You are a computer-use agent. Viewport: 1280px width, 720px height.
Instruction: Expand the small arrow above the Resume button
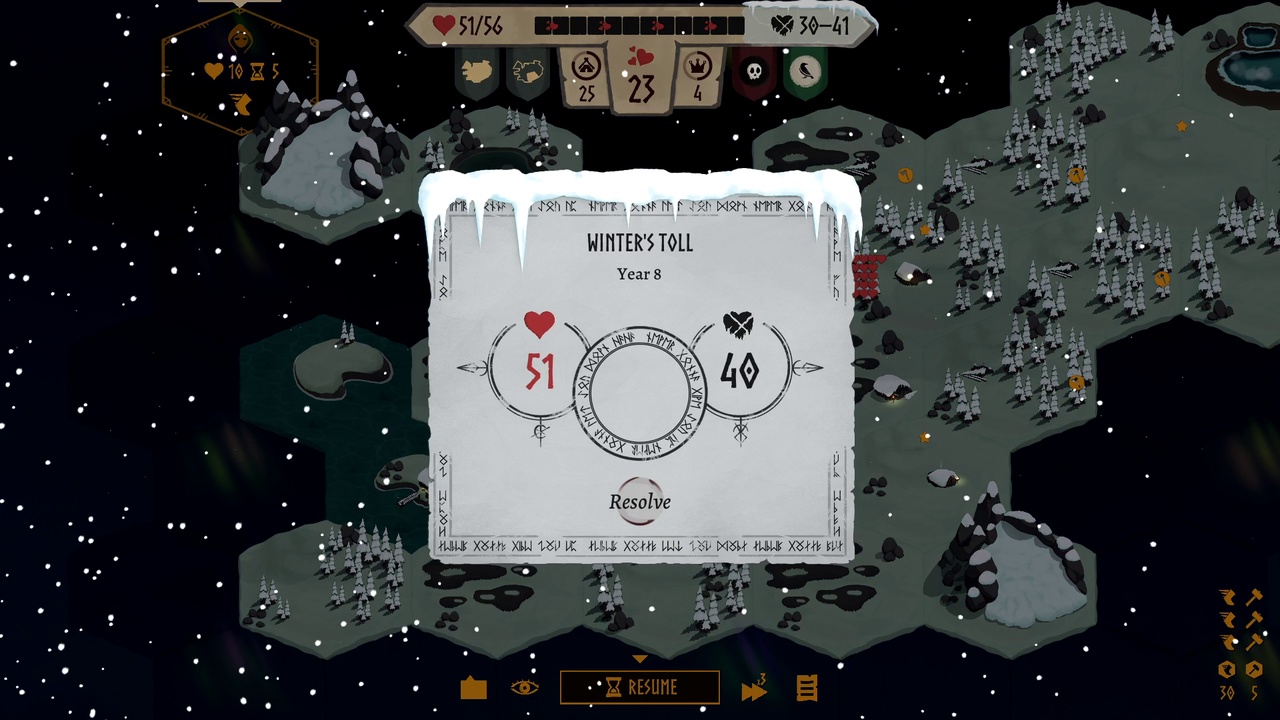[640, 659]
